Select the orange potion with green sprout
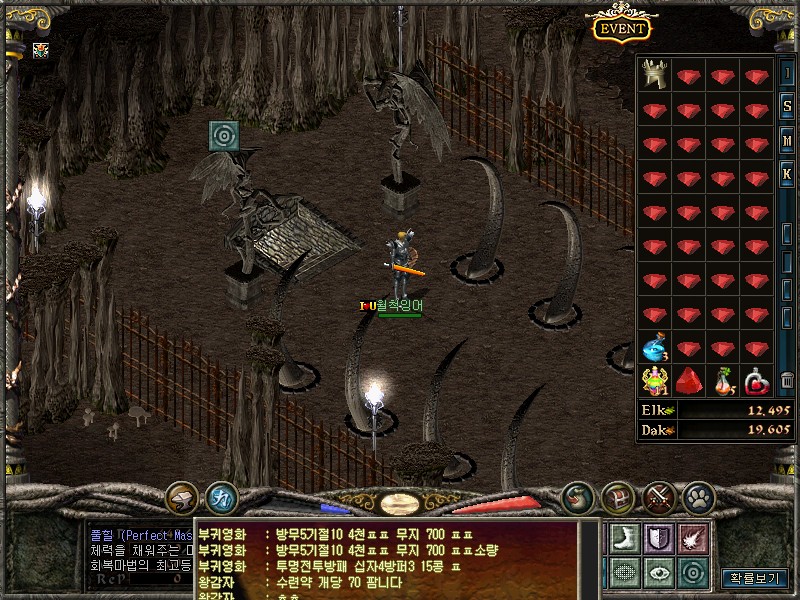The width and height of the screenshot is (800, 600). tap(724, 381)
